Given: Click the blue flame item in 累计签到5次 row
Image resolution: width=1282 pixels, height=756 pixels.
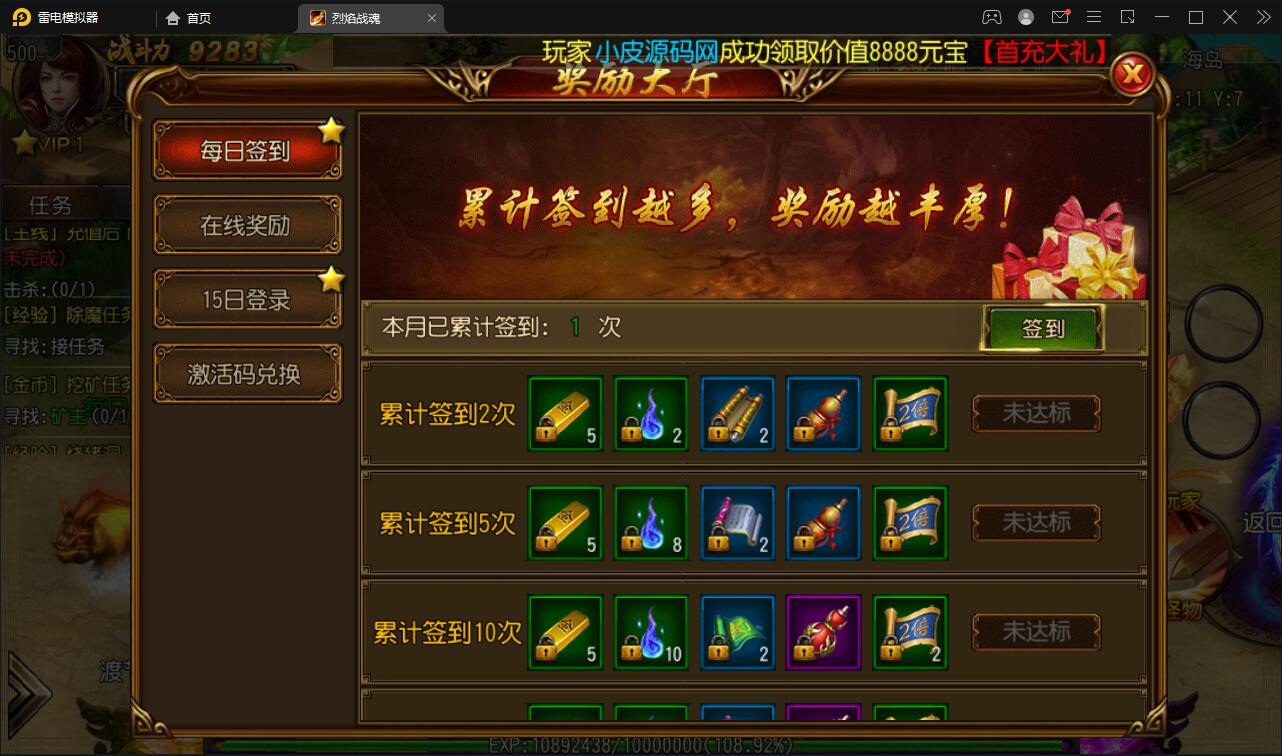Looking at the screenshot, I should [651, 522].
